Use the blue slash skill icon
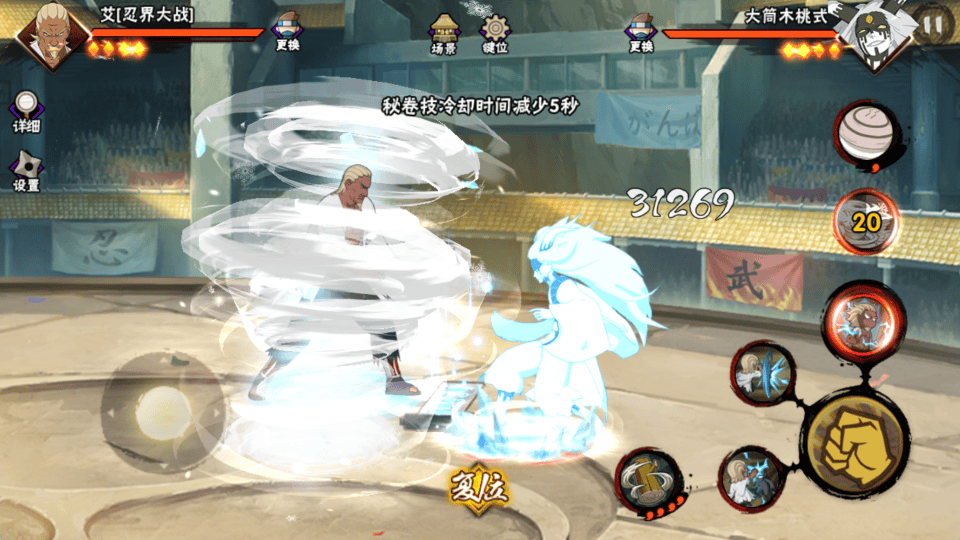 tap(763, 375)
